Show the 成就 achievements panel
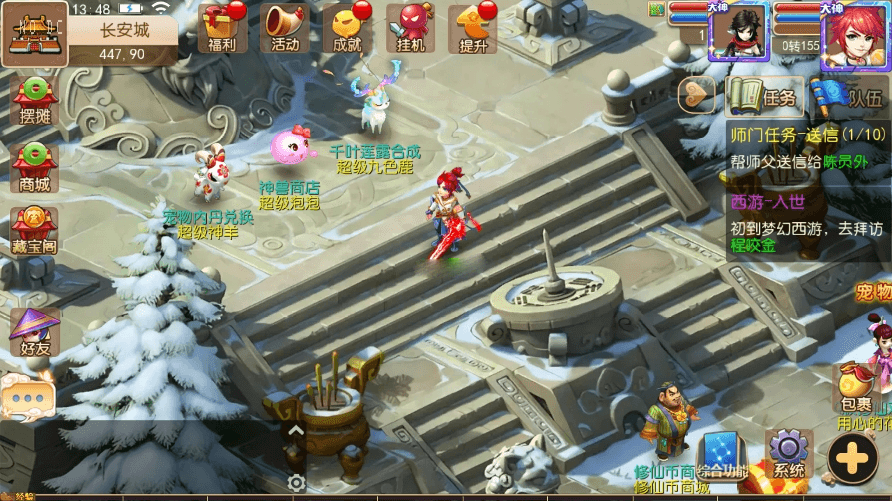This screenshot has width=892, height=501. click(x=346, y=27)
